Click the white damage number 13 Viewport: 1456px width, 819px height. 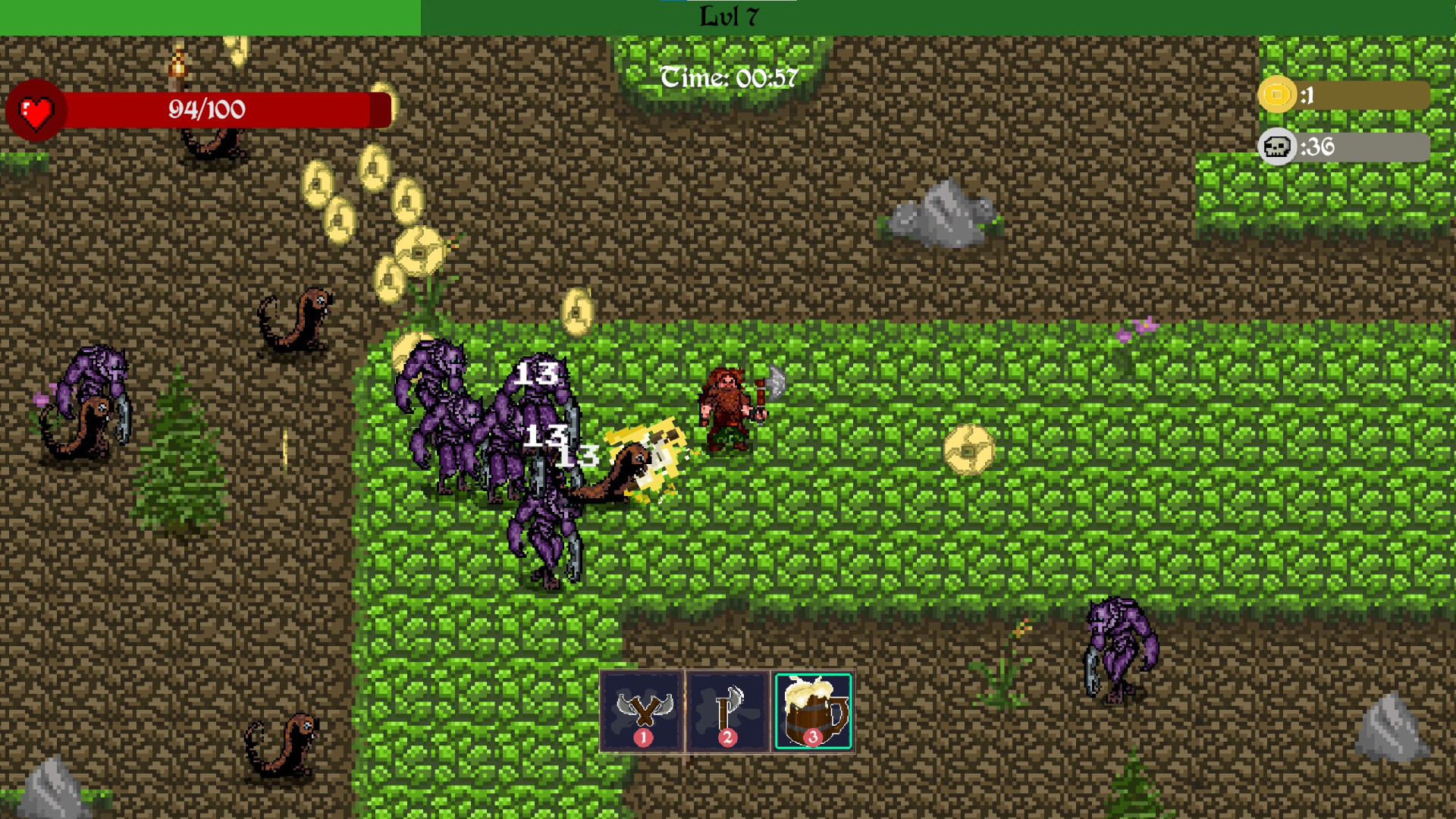pyautogui.click(x=536, y=373)
